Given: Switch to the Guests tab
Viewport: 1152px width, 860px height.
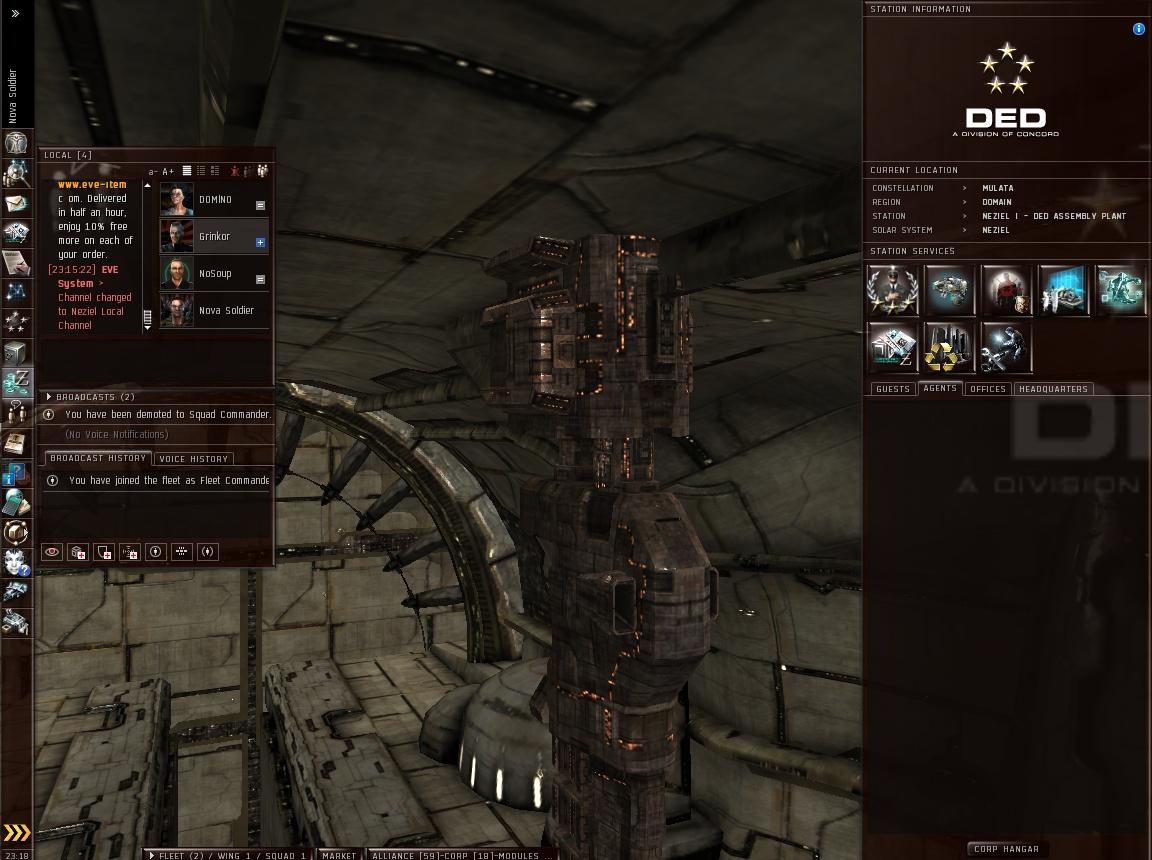Looking at the screenshot, I should (x=892, y=389).
